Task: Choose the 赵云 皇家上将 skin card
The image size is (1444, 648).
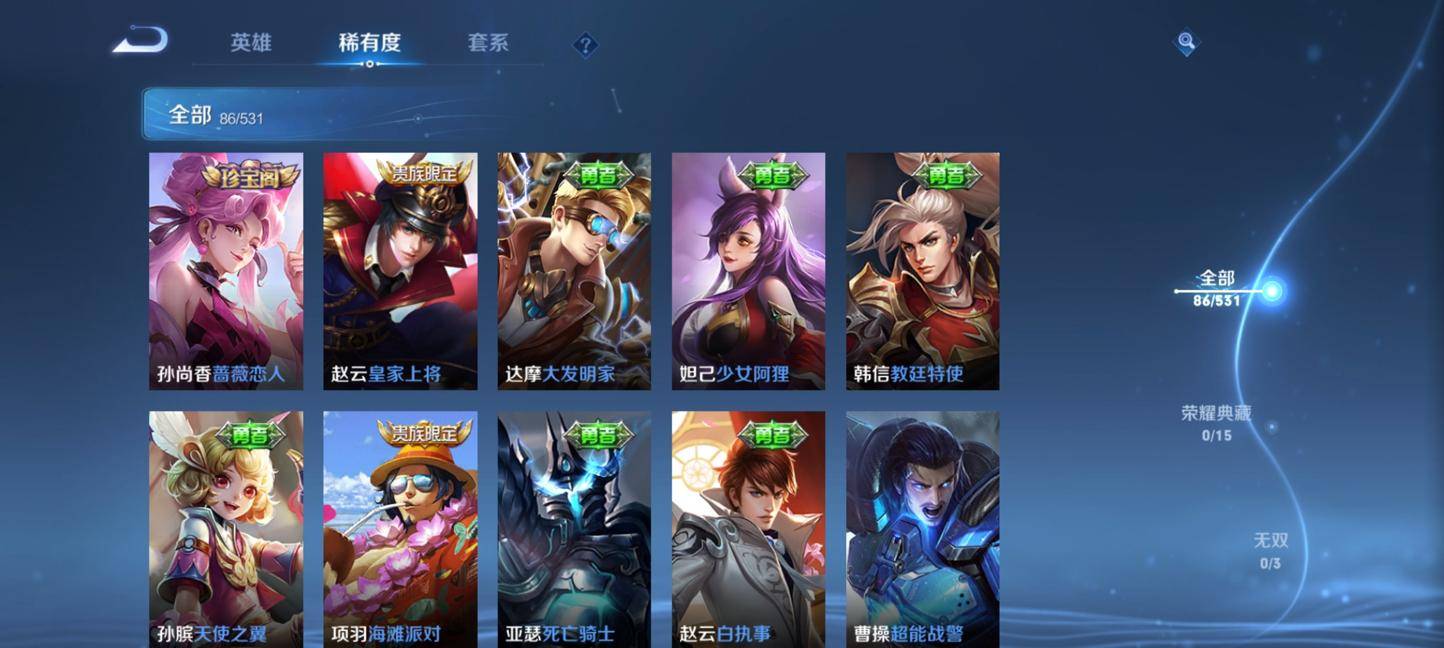Action: 400,270
